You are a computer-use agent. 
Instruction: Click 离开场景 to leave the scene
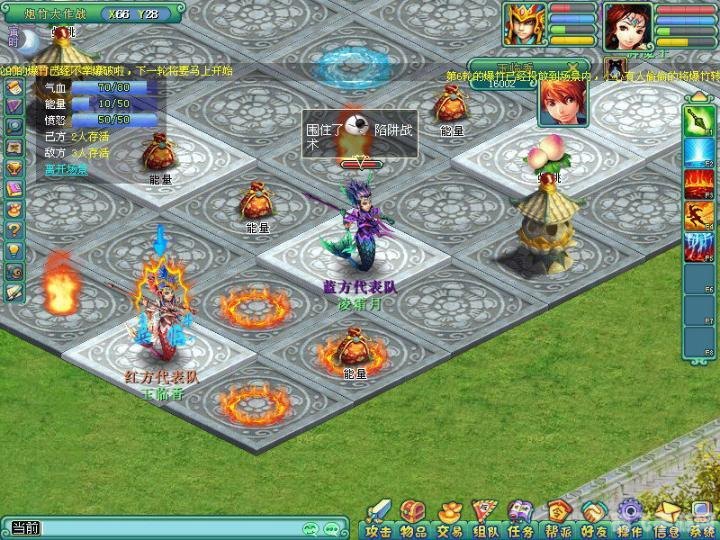coord(66,170)
